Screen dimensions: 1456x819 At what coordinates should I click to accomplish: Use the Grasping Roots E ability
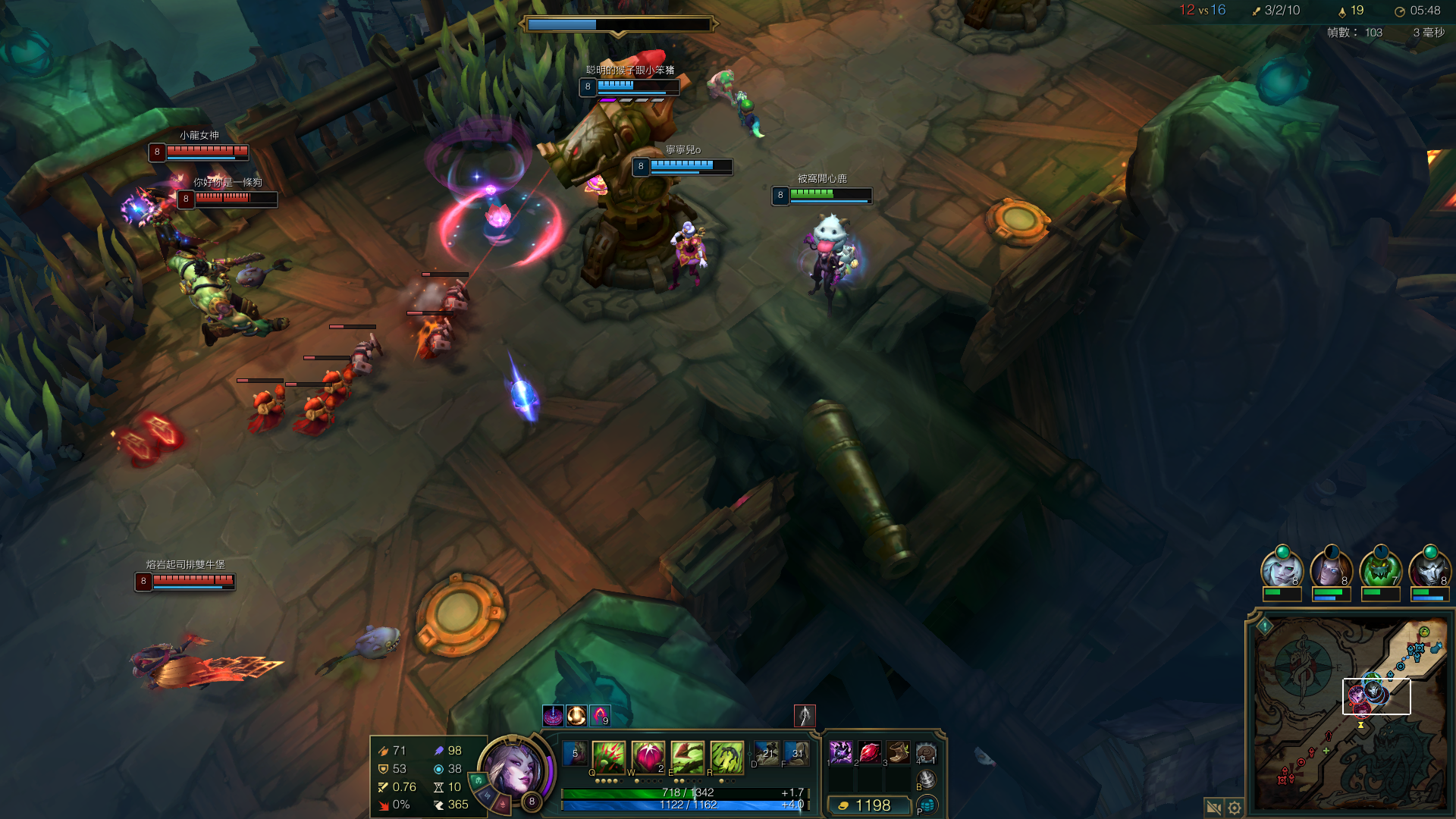[687, 757]
